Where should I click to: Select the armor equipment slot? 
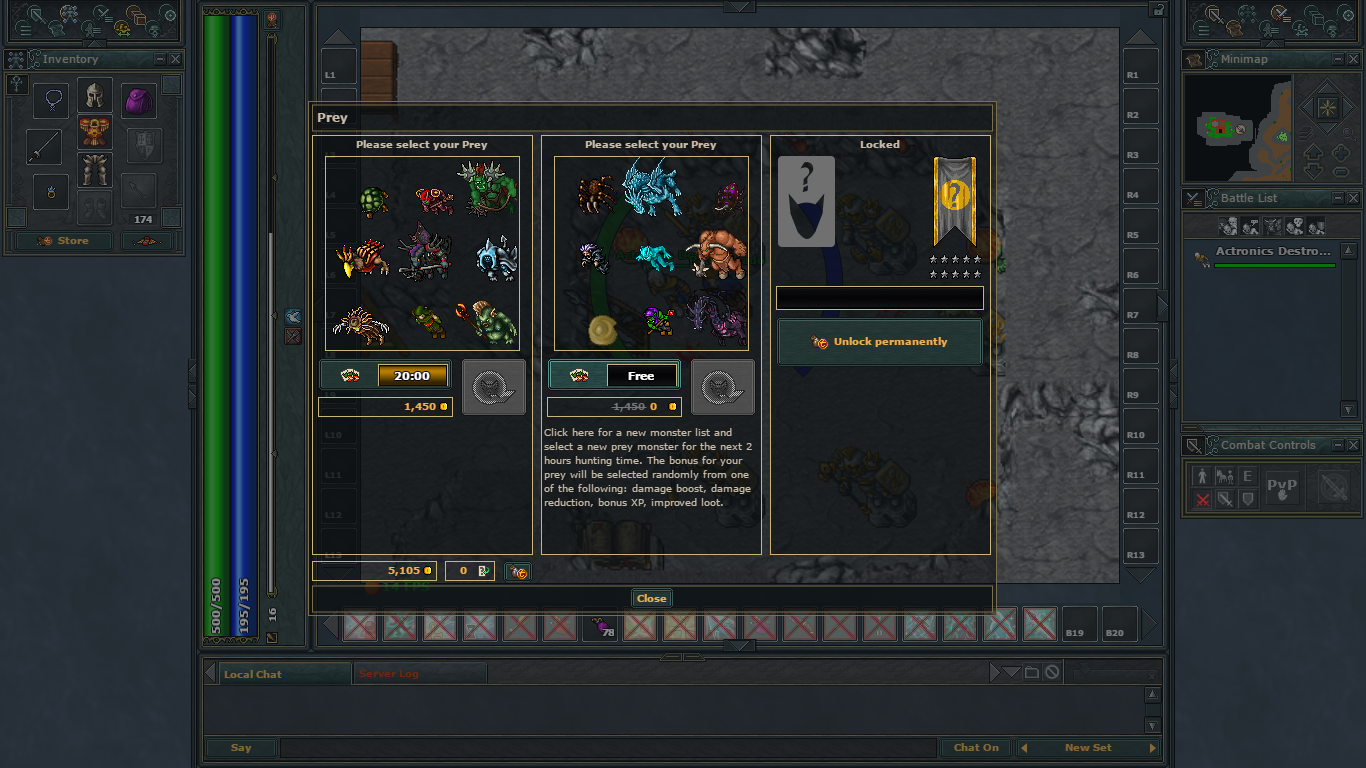coord(95,132)
